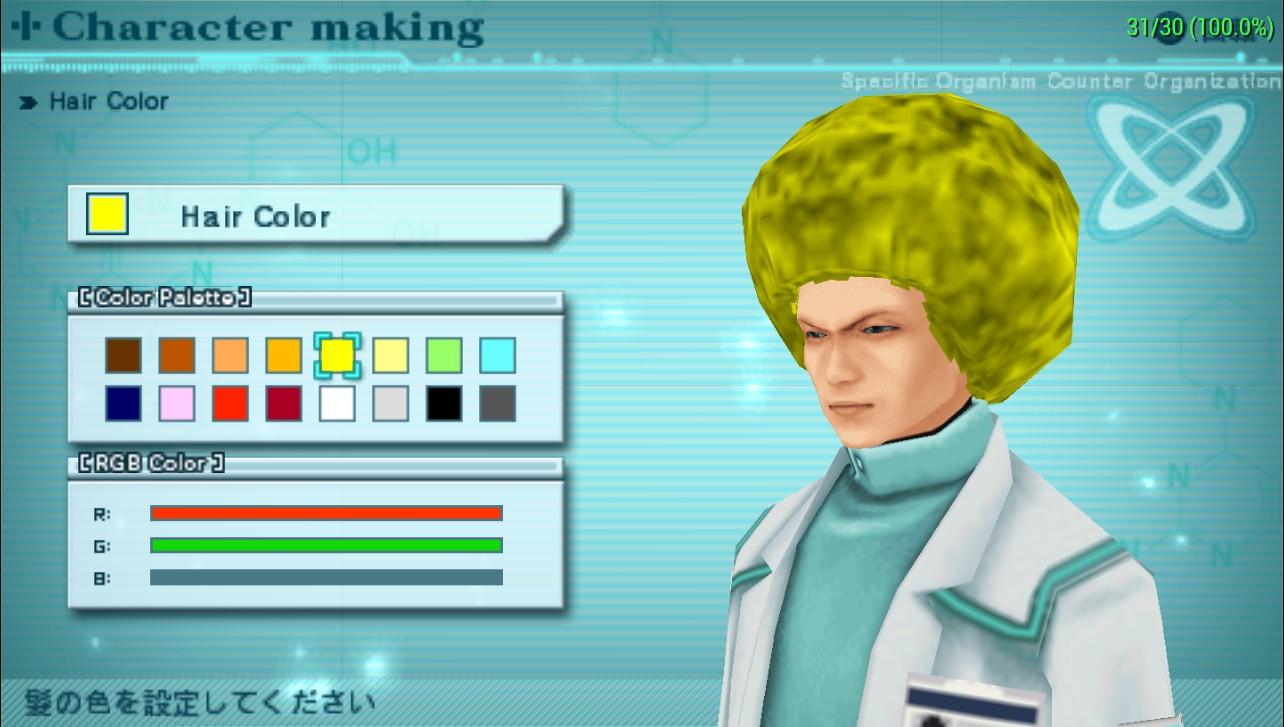Select the dark brown hair color swatch
Image resolution: width=1284 pixels, height=727 pixels.
pos(124,356)
